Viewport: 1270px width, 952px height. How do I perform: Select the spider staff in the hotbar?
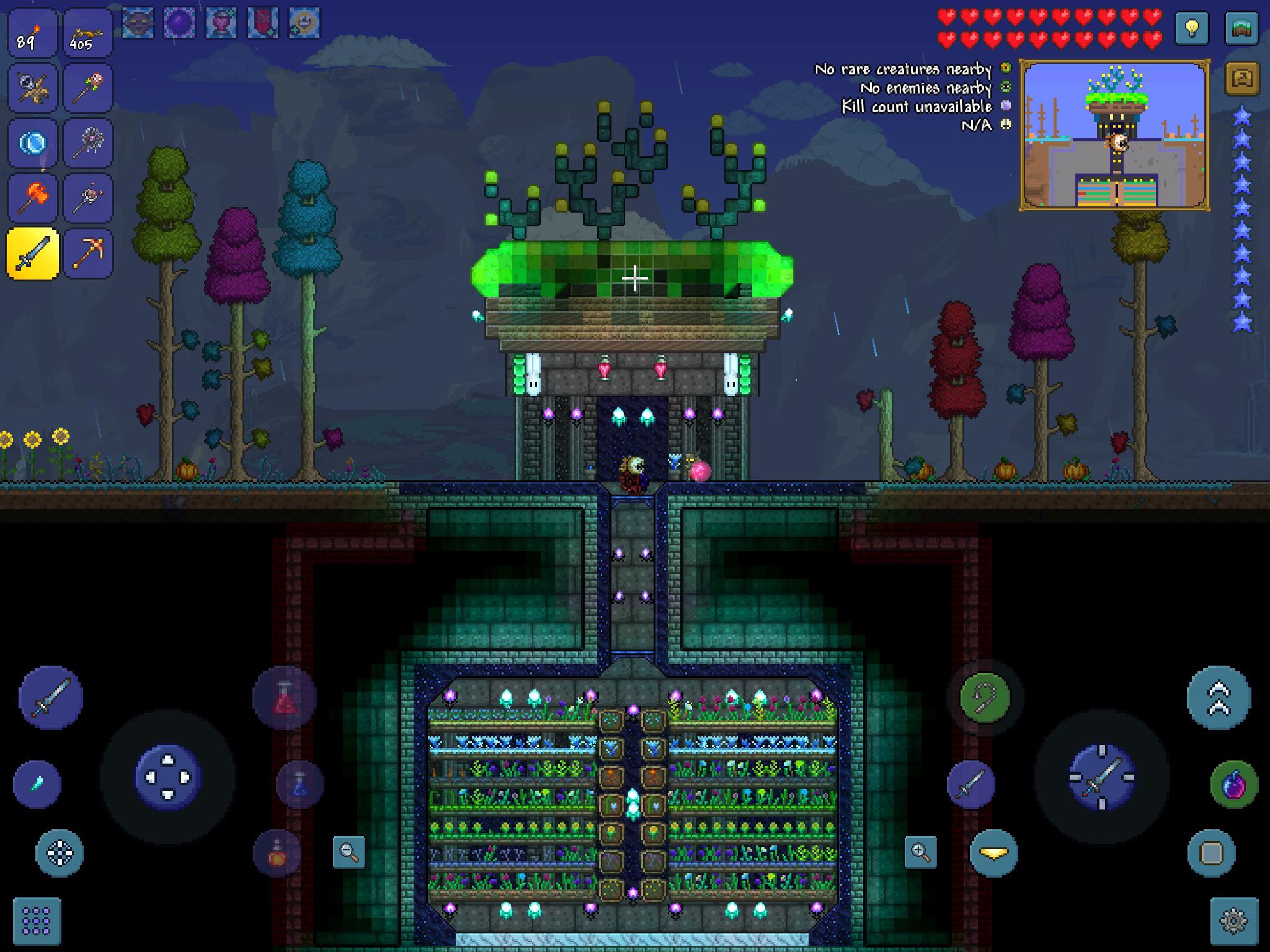coord(88,143)
